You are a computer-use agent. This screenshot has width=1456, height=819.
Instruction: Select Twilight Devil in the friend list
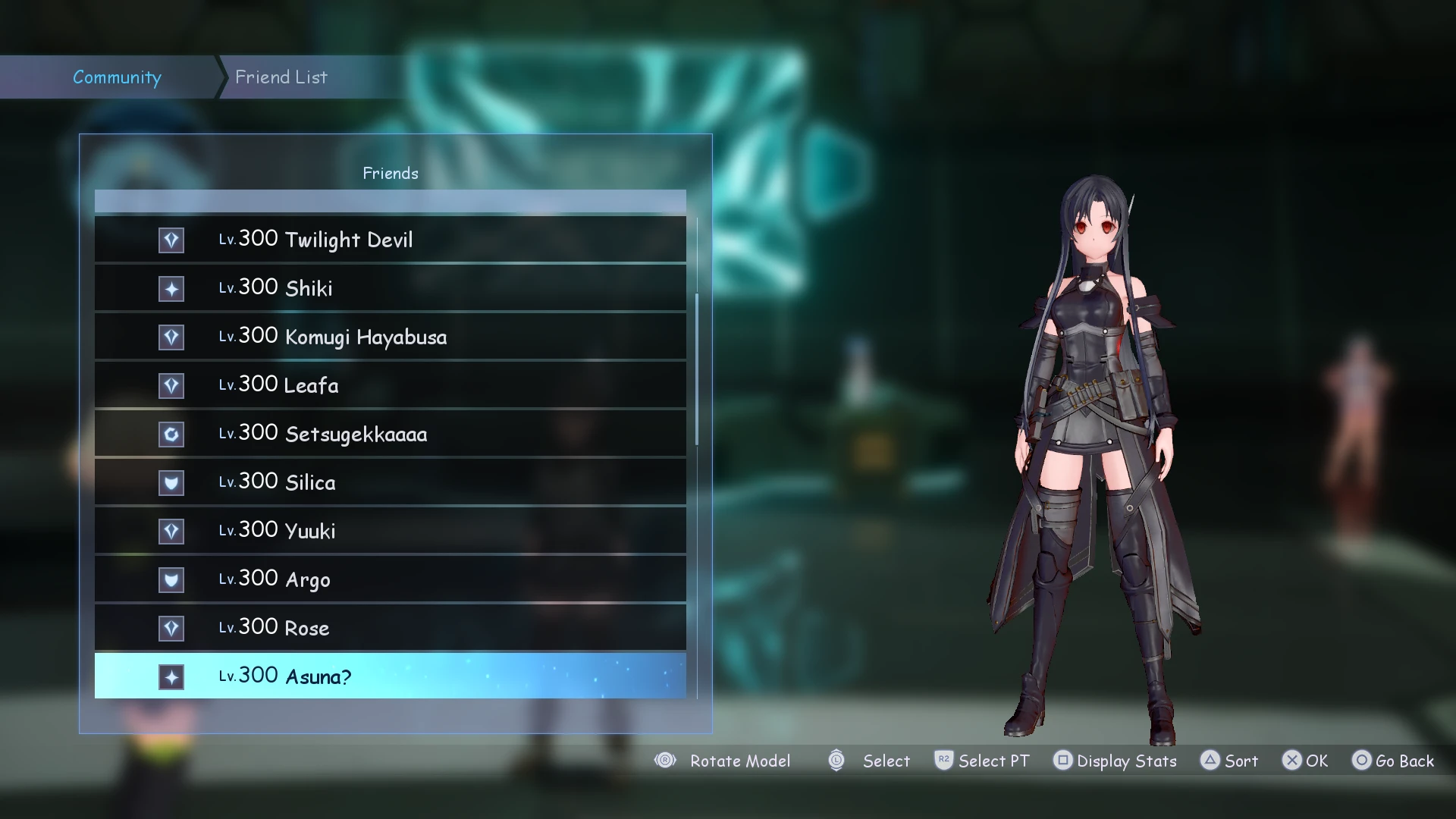(x=390, y=240)
